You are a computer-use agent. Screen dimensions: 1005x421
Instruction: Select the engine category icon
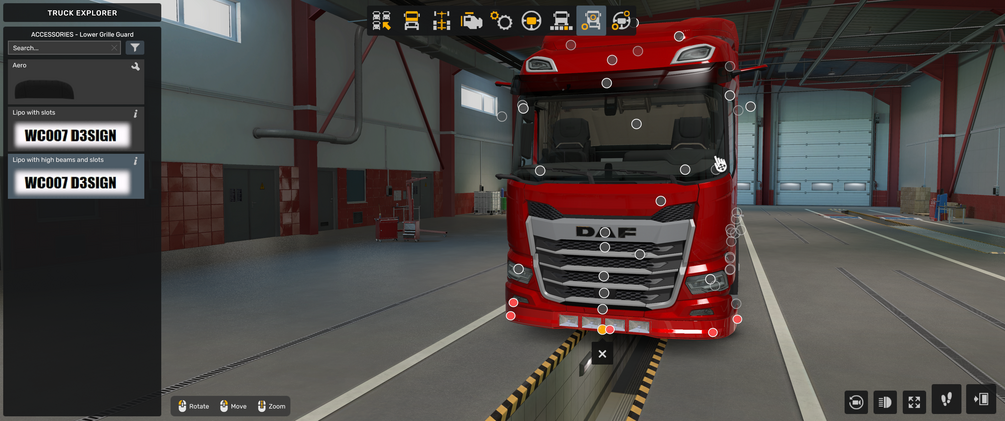pyautogui.click(x=471, y=21)
